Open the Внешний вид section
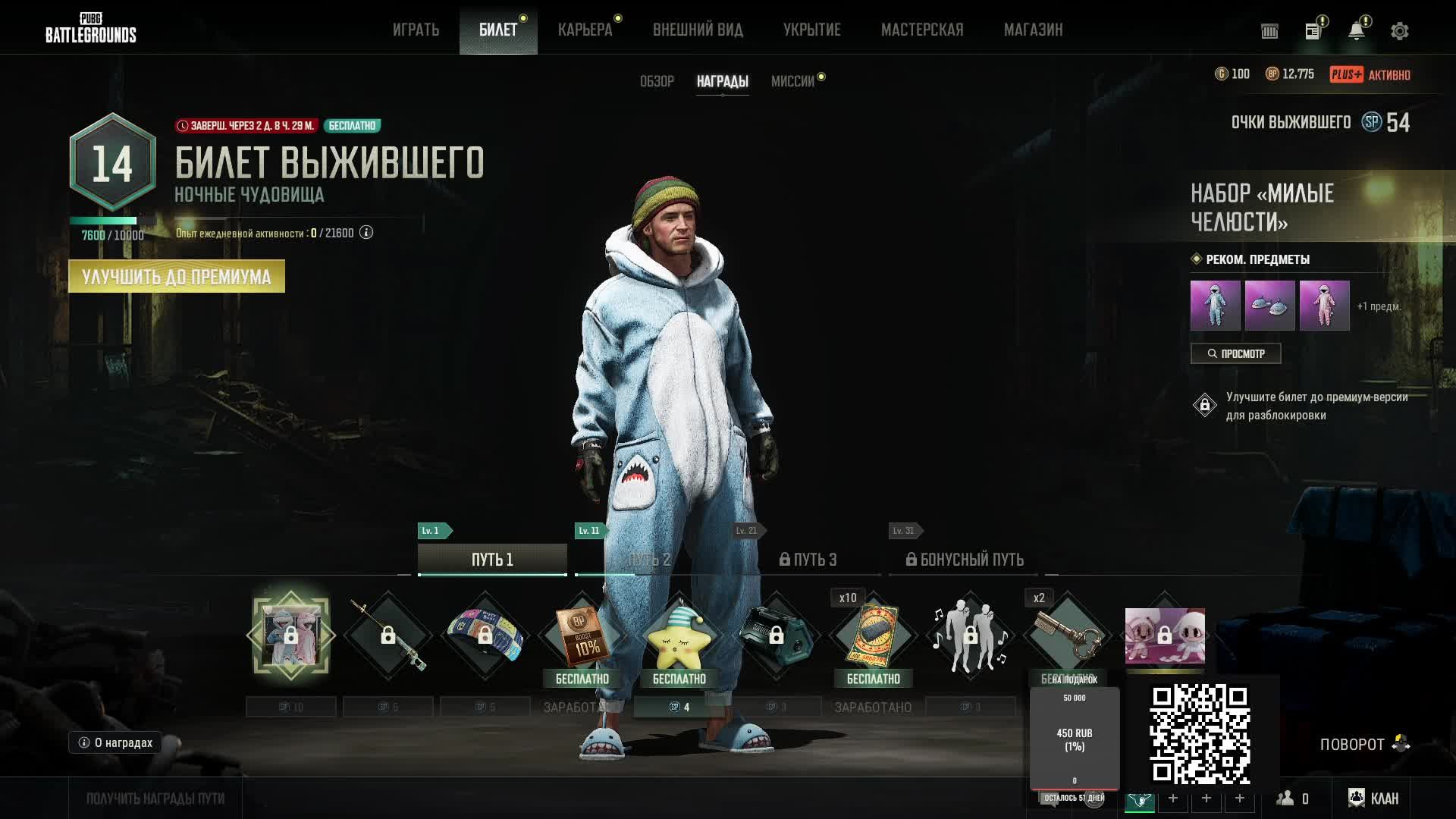This screenshot has height=819, width=1456. (698, 30)
